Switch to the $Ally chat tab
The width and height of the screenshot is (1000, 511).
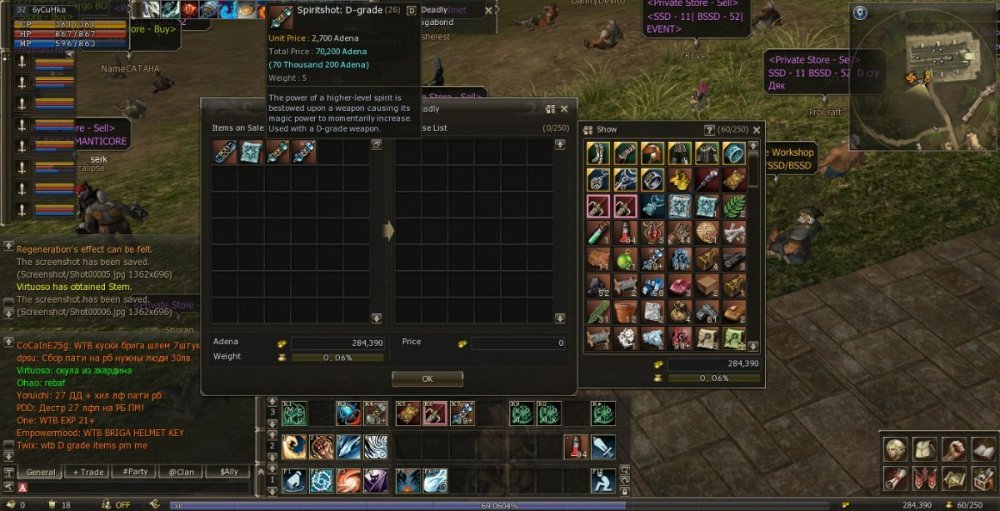[x=229, y=472]
